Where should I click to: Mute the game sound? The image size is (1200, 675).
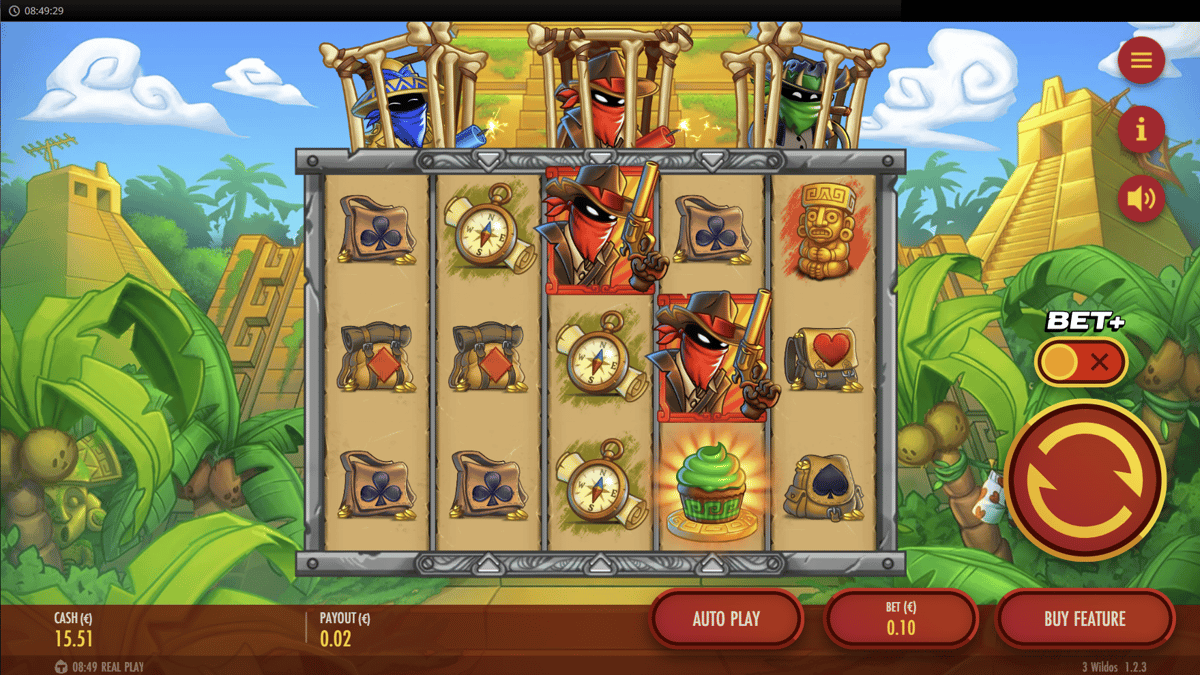click(x=1141, y=199)
